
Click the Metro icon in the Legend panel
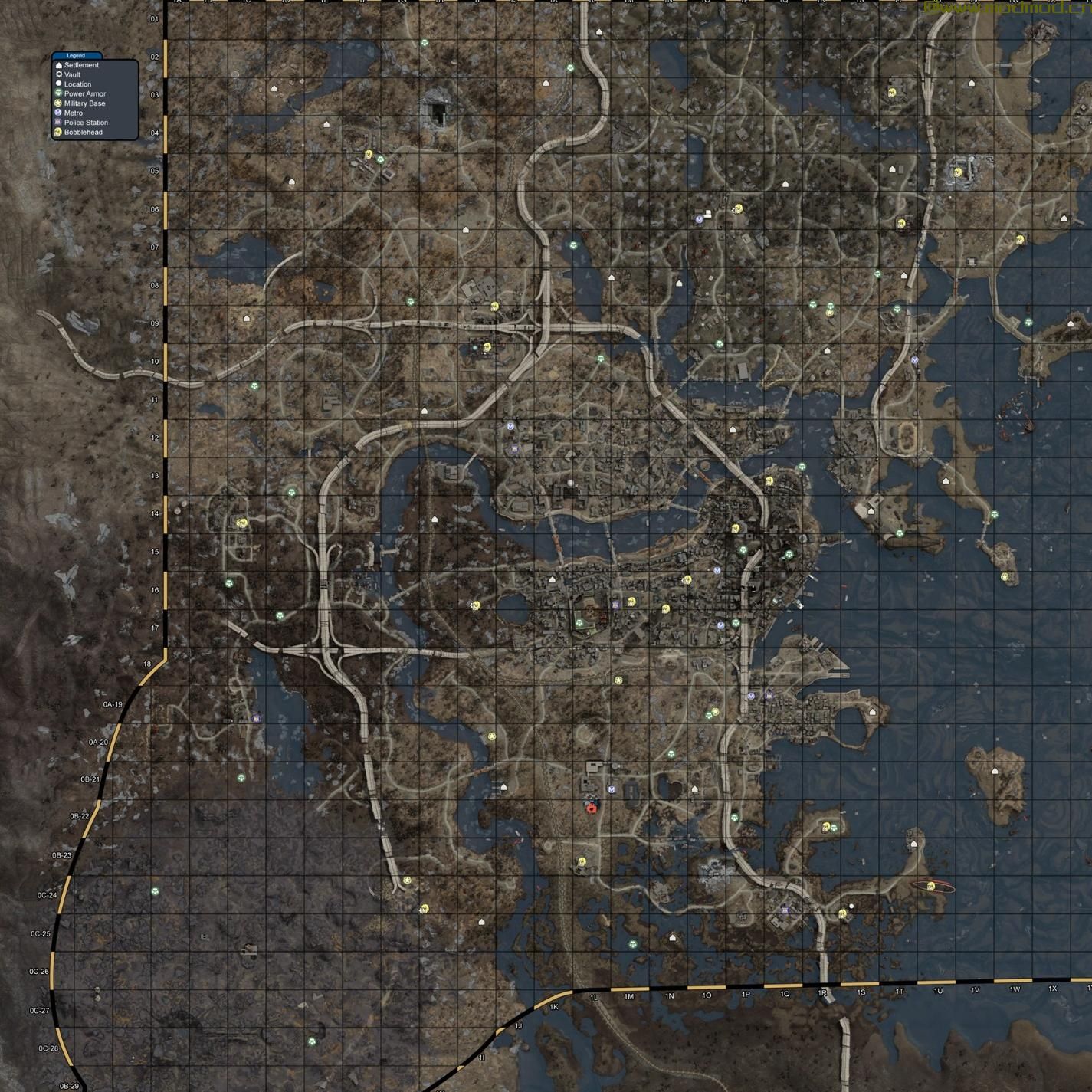[59, 112]
